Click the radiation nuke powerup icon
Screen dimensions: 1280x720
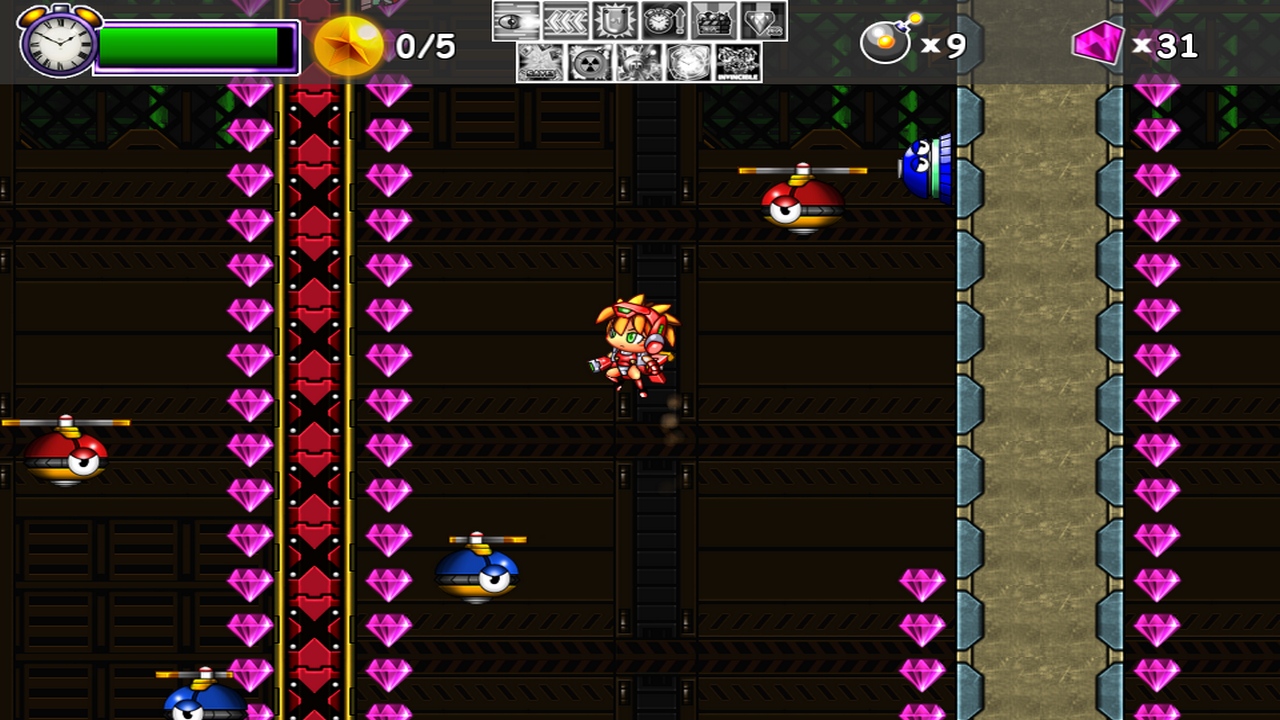click(x=590, y=62)
